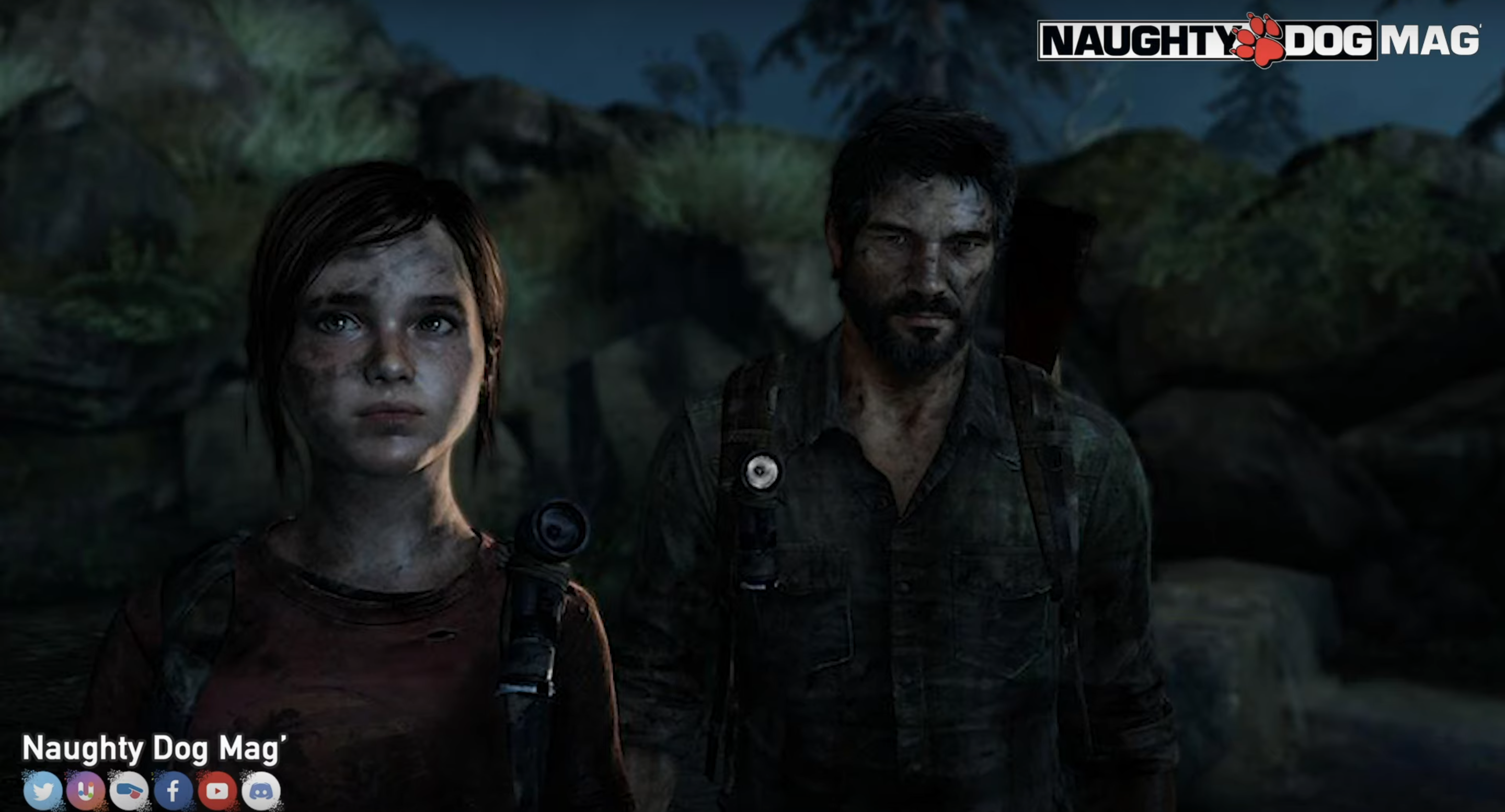Open the Discord icon in the overlay
The image size is (1505, 812).
pyautogui.click(x=260, y=791)
